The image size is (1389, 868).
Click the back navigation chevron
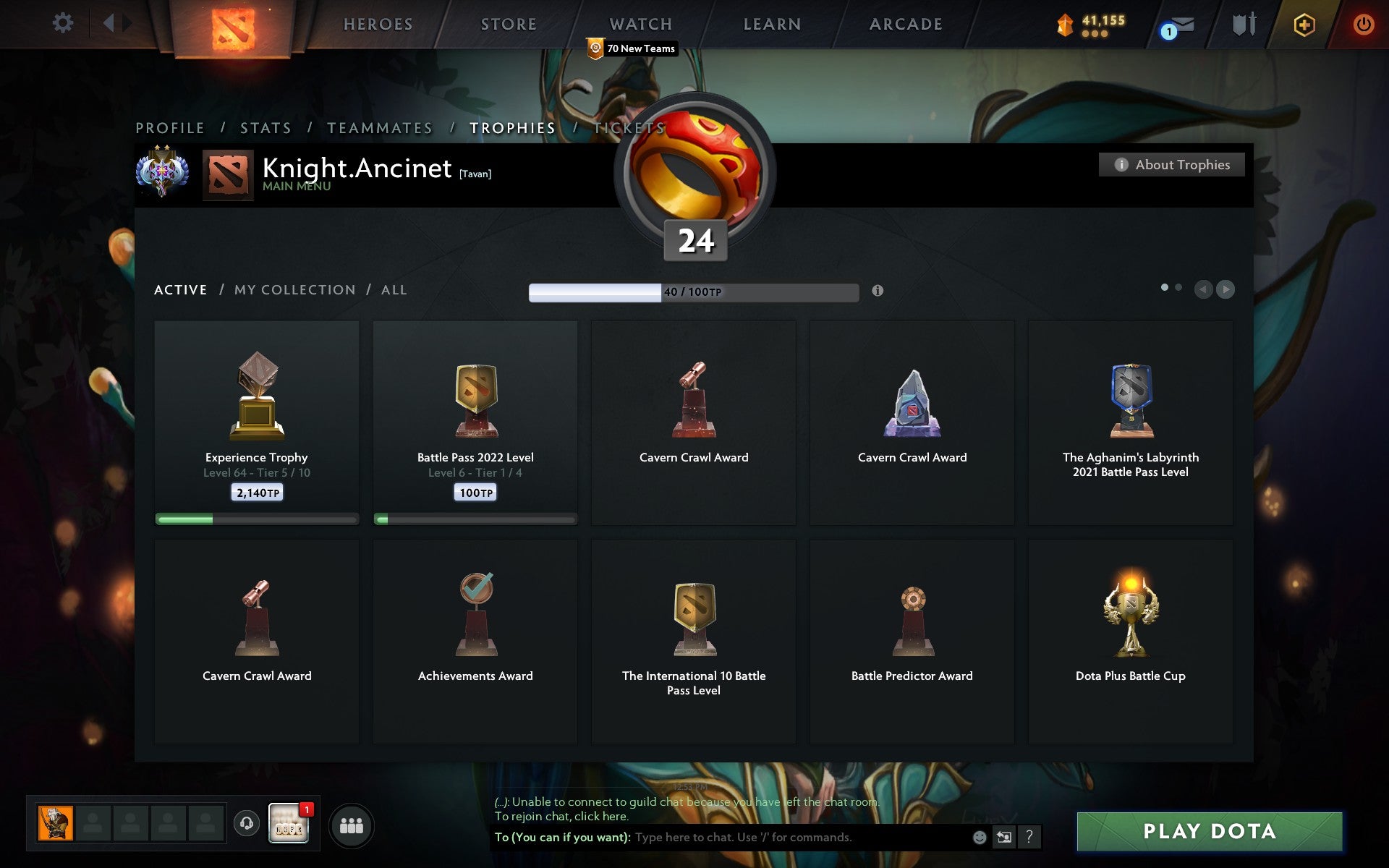[x=109, y=22]
